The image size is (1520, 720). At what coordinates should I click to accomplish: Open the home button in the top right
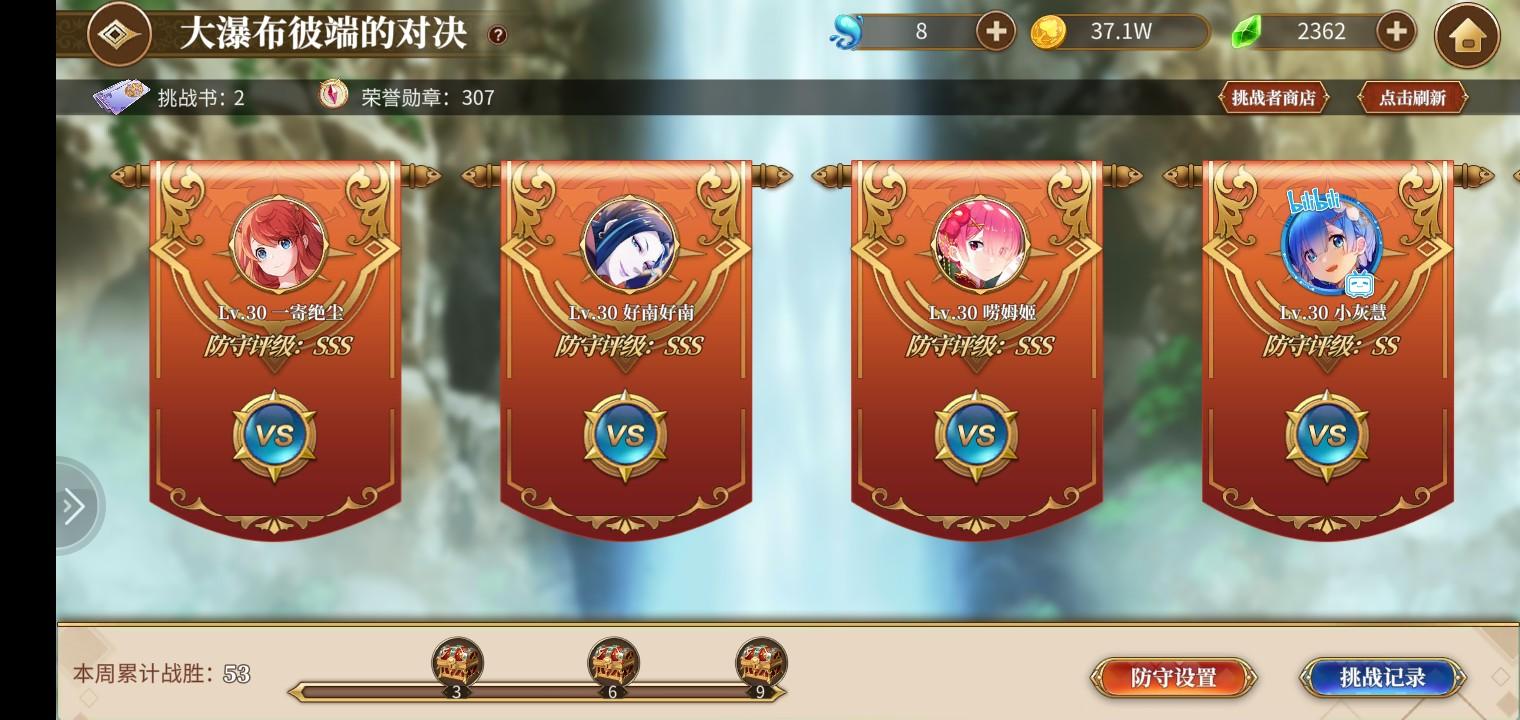click(x=1467, y=33)
